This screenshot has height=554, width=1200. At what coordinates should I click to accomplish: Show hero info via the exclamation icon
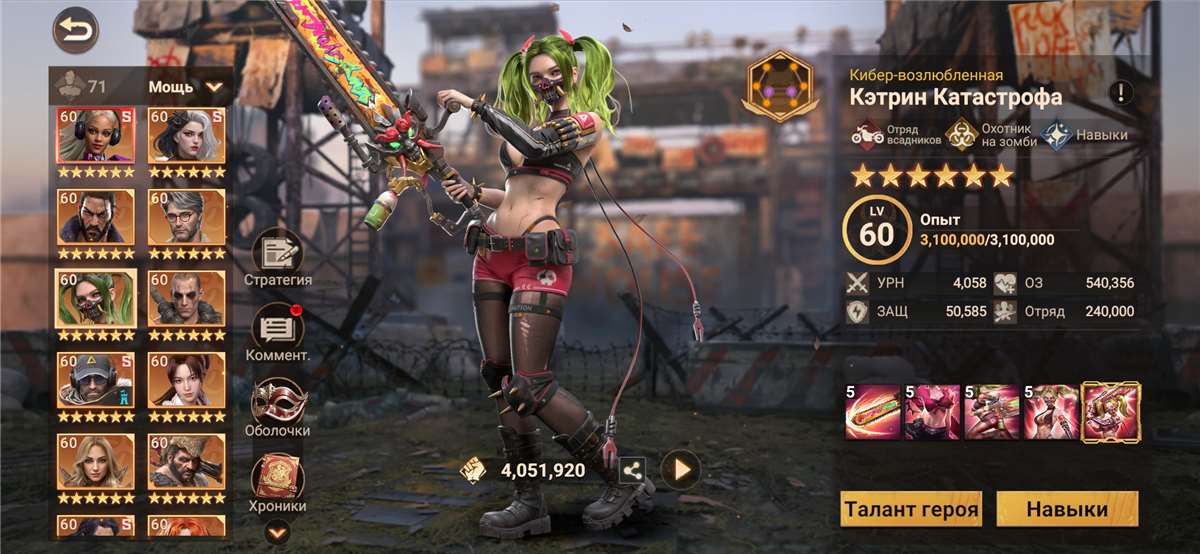click(1121, 94)
